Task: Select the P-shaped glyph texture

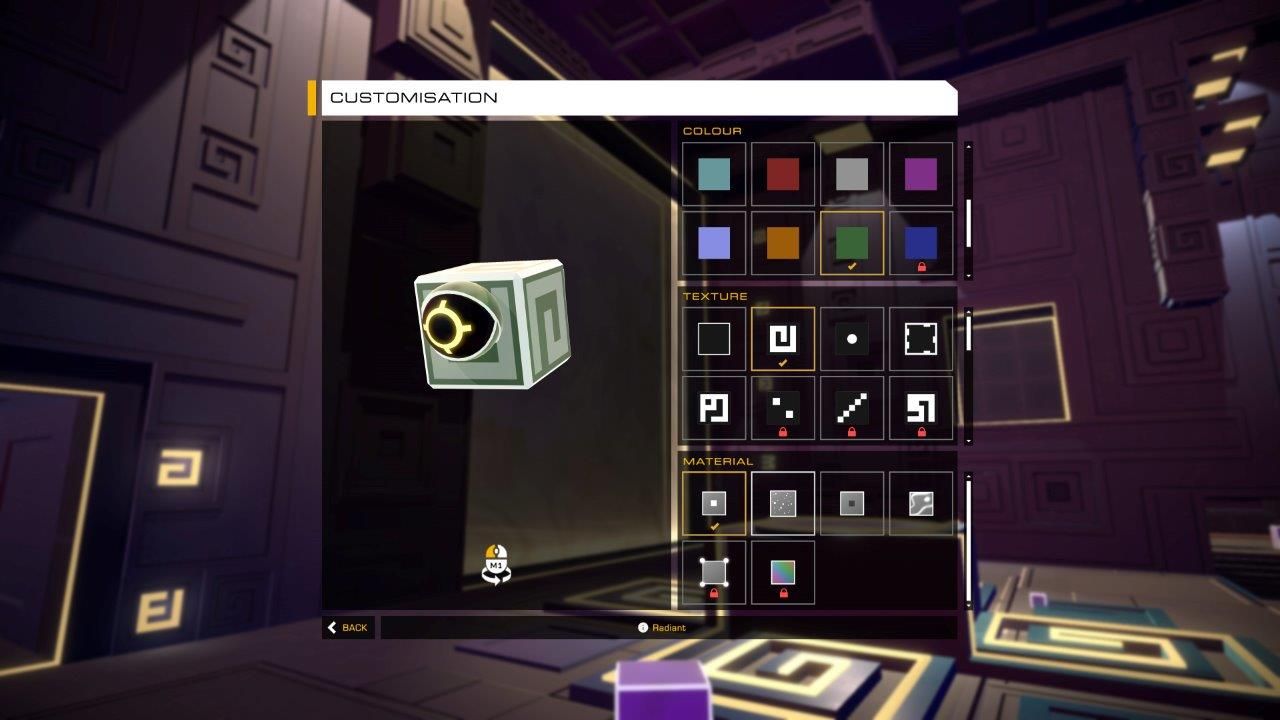Action: click(x=714, y=407)
